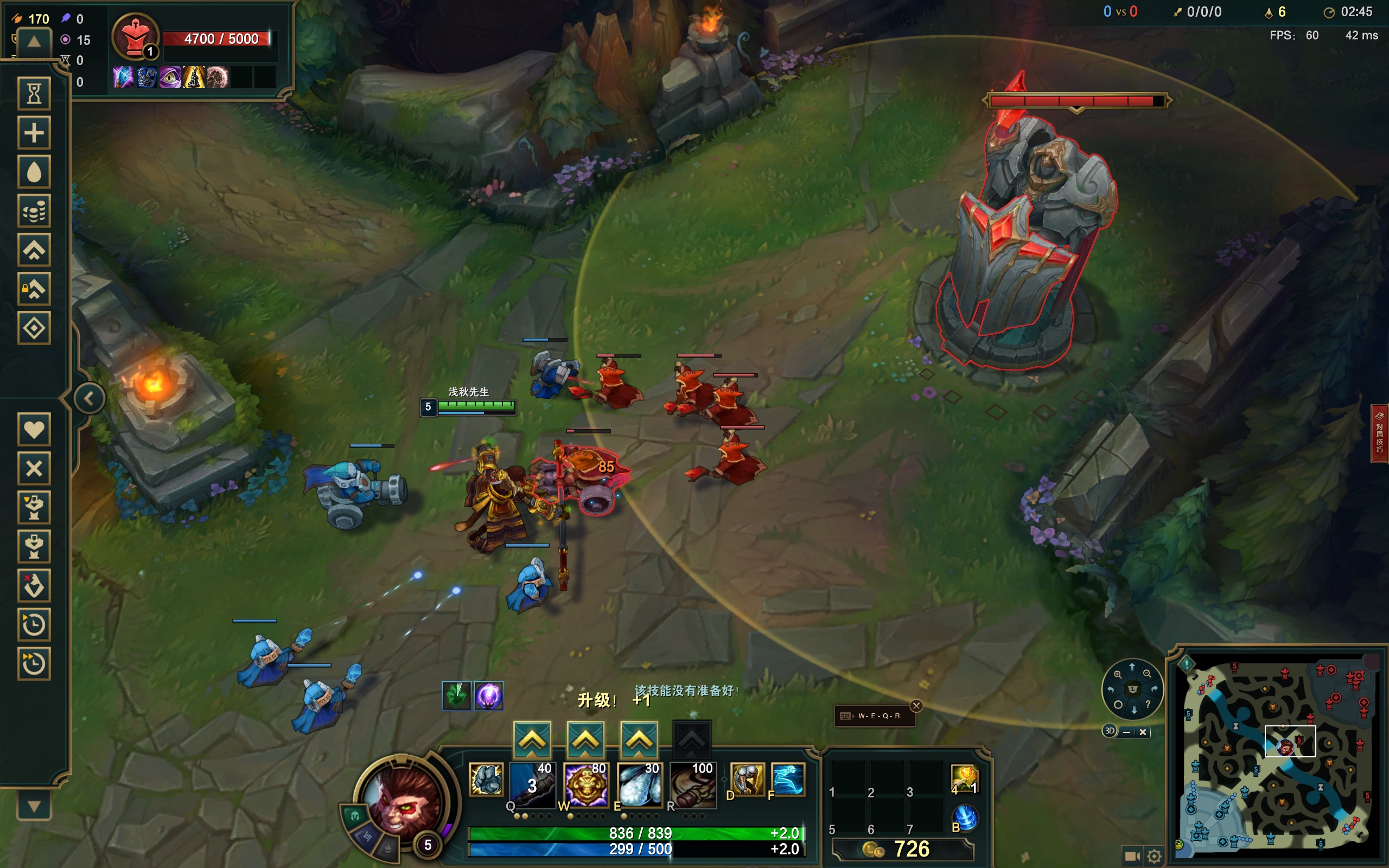The image size is (1389, 868).
Task: Click the water drop practice tool button
Action: [34, 171]
